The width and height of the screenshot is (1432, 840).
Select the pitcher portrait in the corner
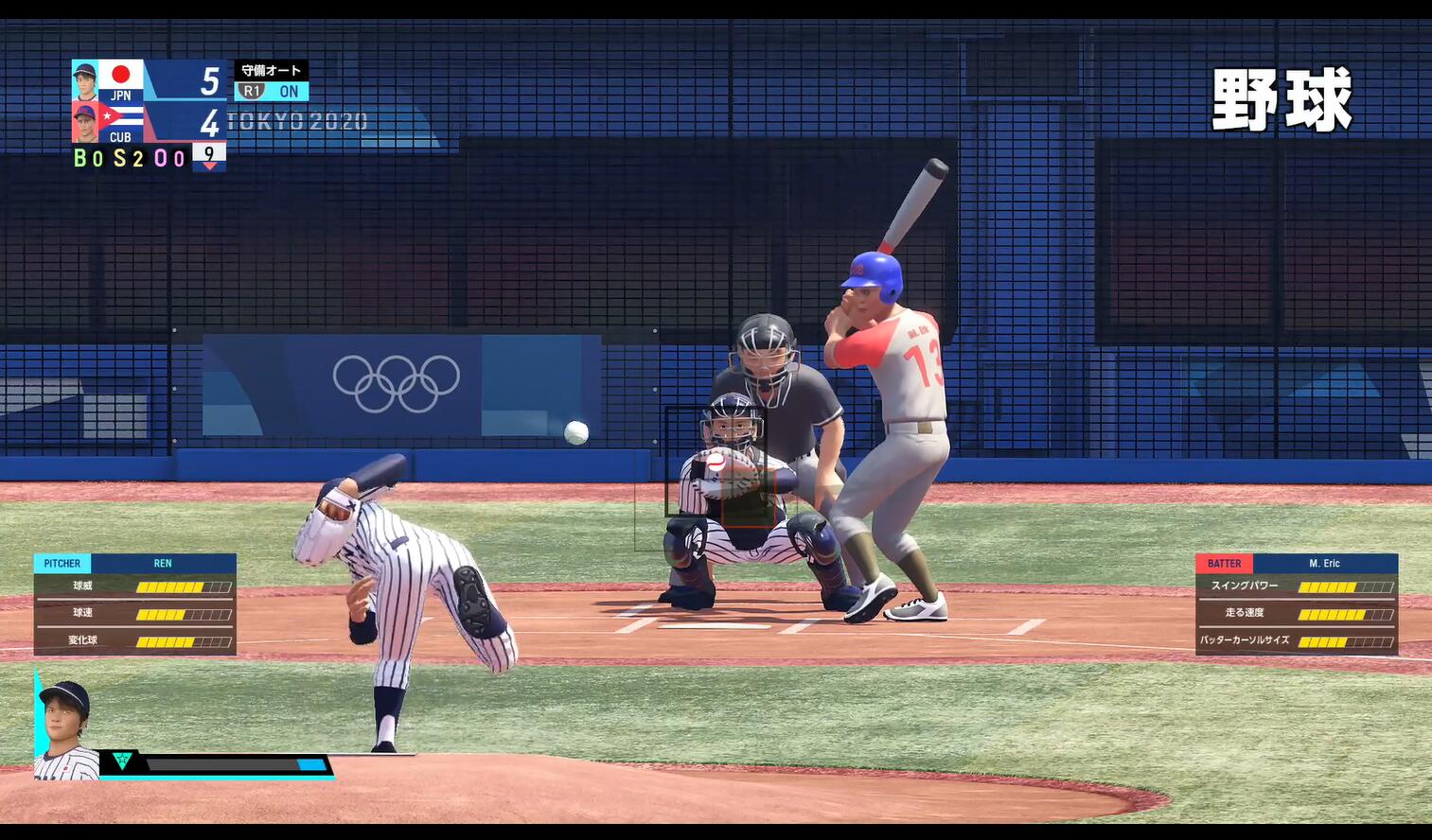65,729
